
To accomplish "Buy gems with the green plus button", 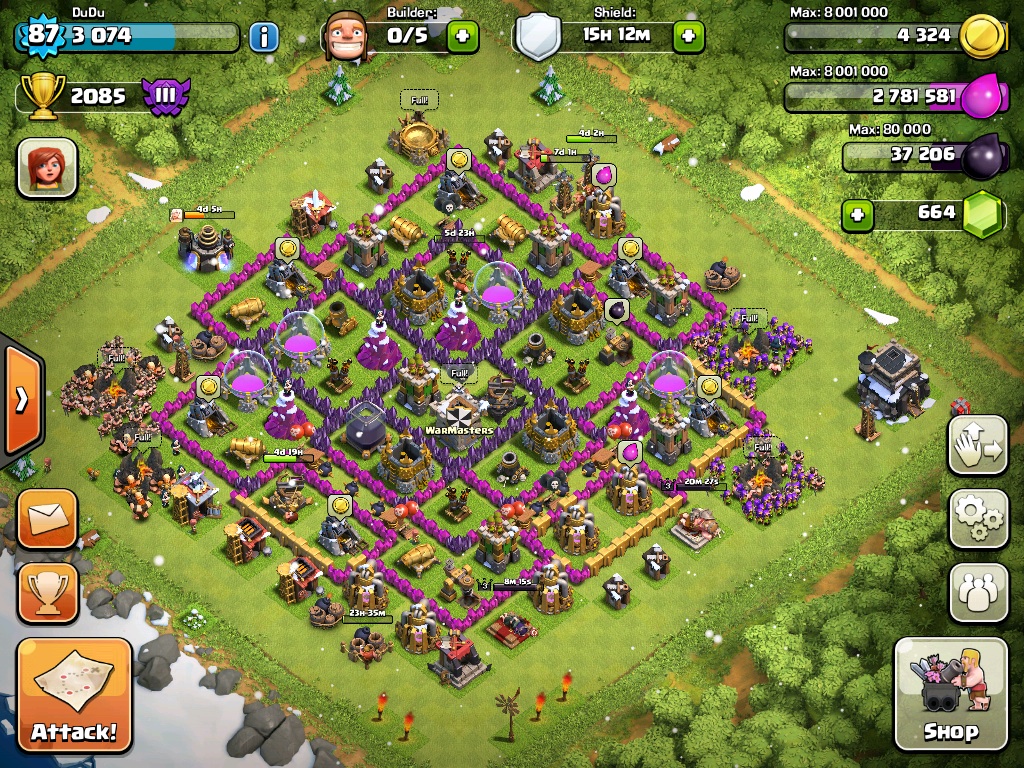I will (856, 214).
